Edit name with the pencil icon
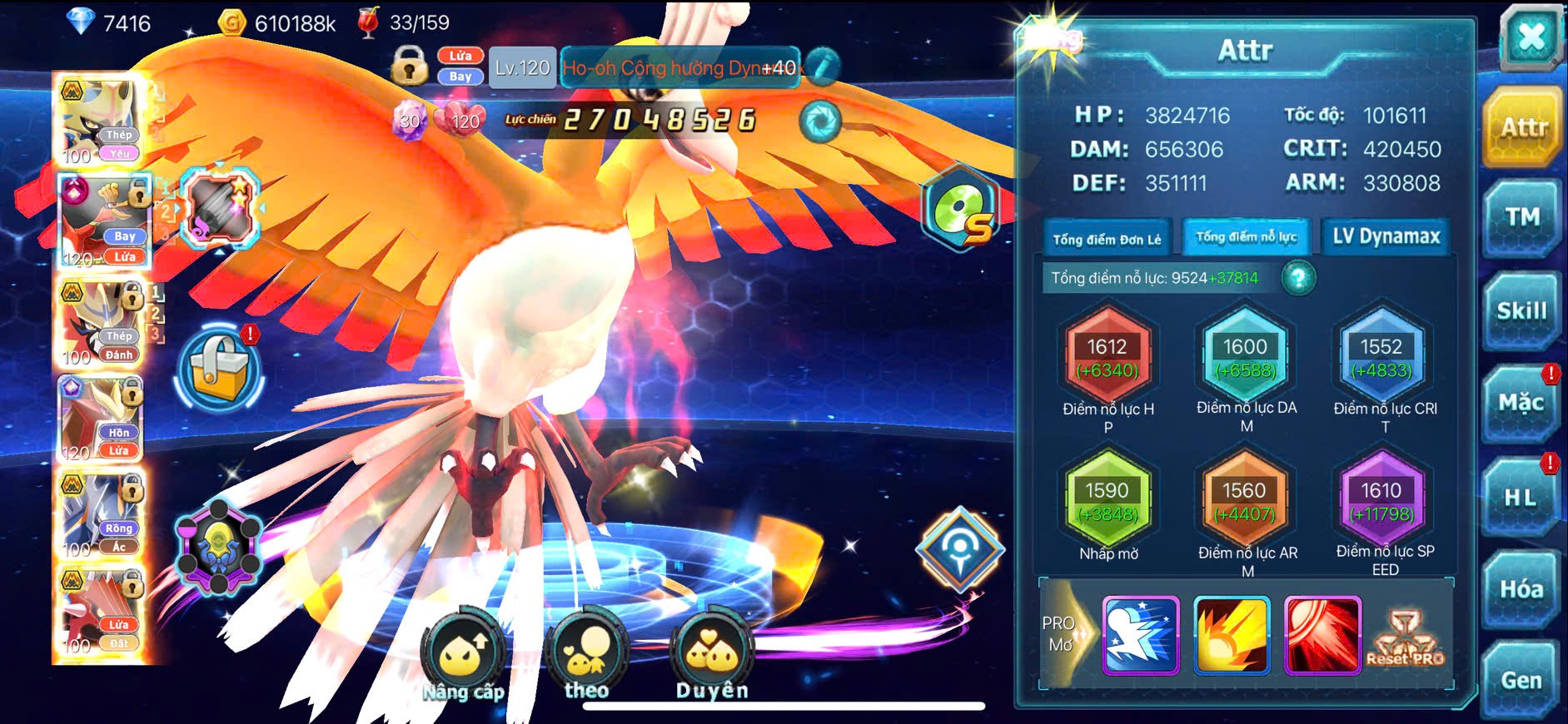 tap(824, 67)
